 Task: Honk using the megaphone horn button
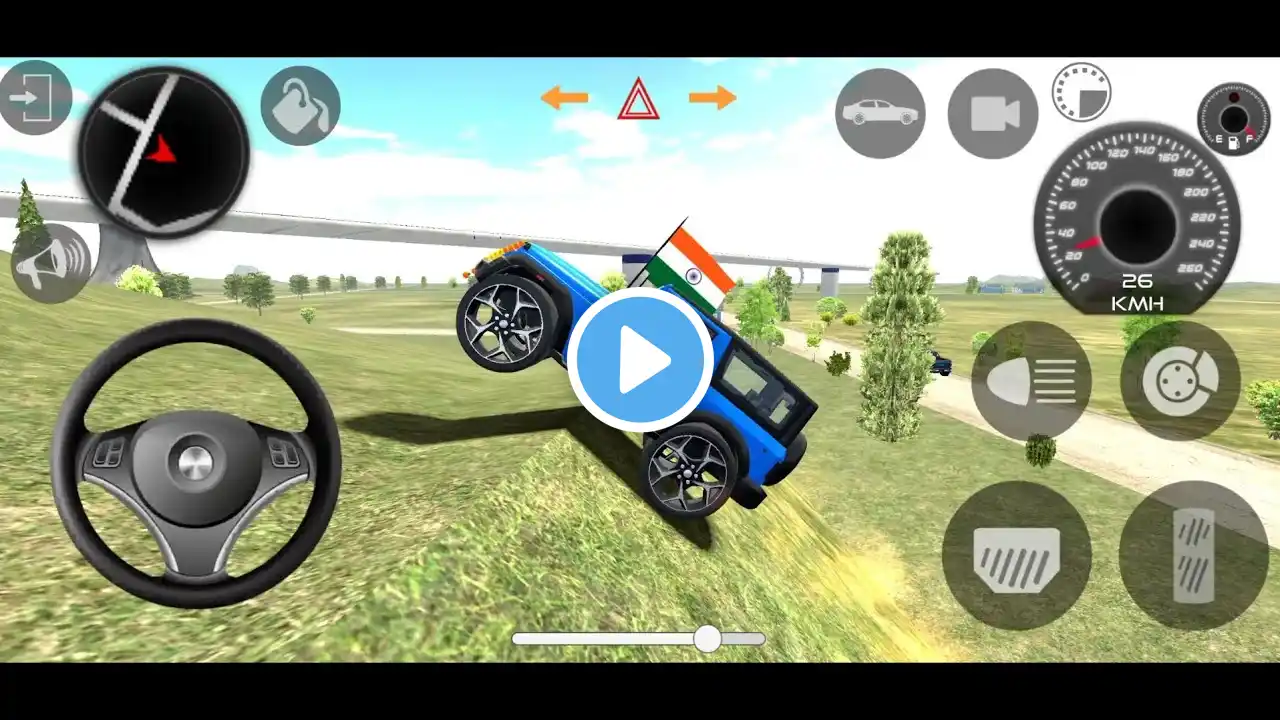[x=50, y=262]
